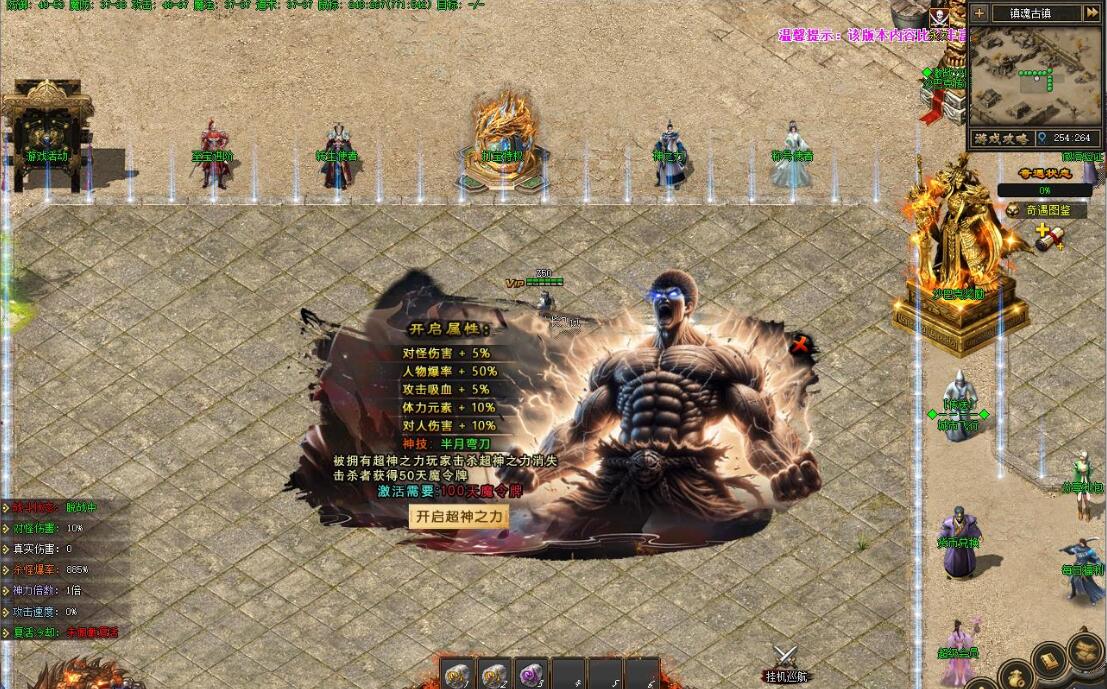
Task: Click the double-arrow button beside the map name
Action: 1094,13
